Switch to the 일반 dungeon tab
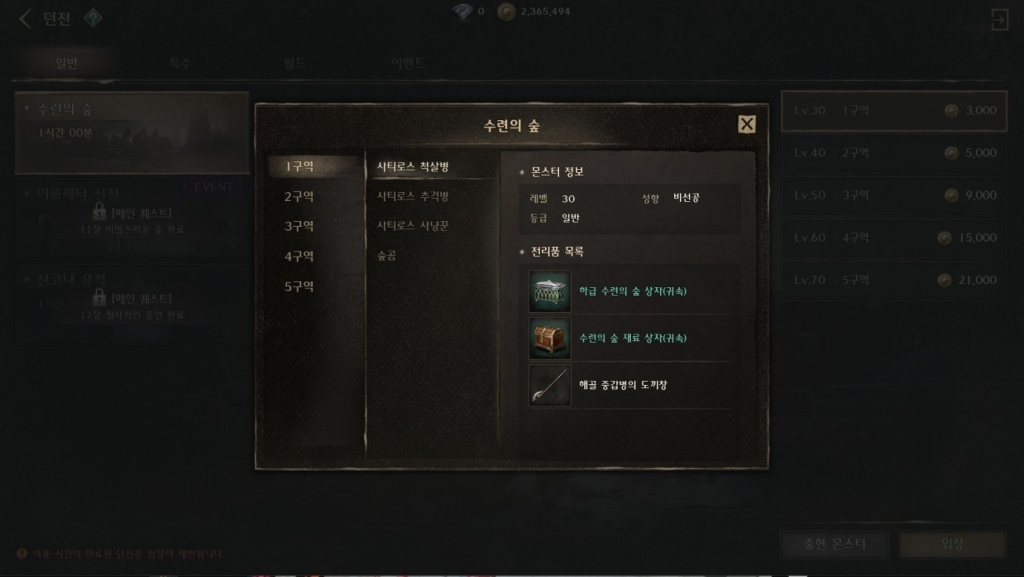 [67, 63]
